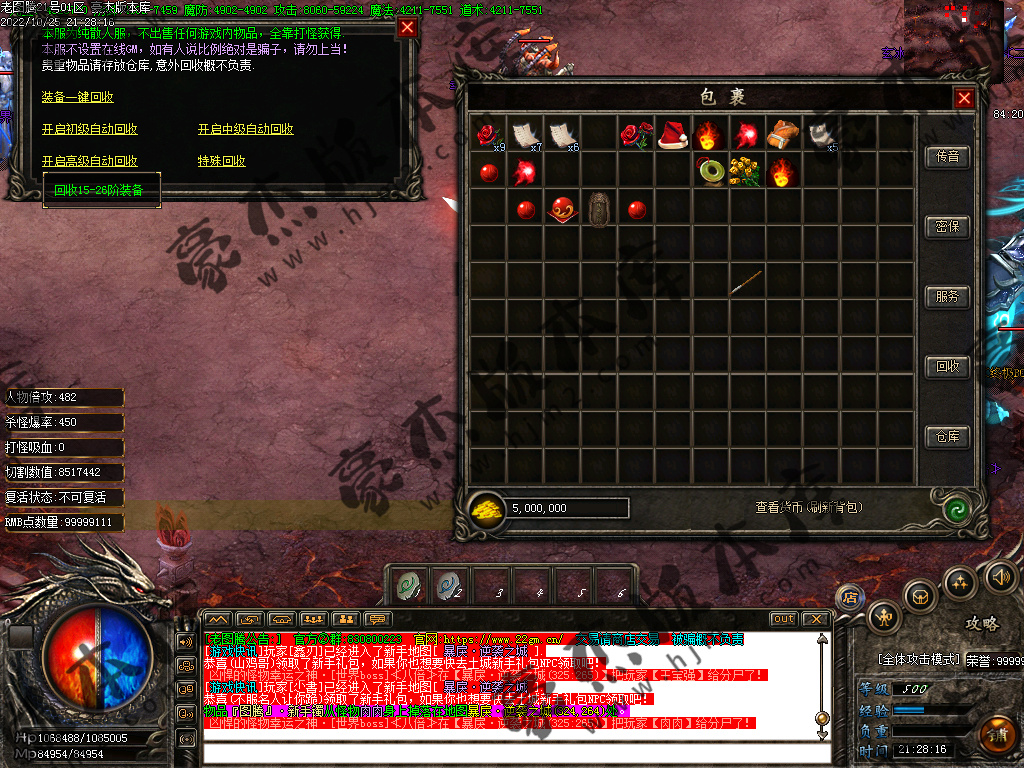This screenshot has width=1024, height=768.
Task: Open the 攻略 guide button
Action: pyautogui.click(x=981, y=623)
